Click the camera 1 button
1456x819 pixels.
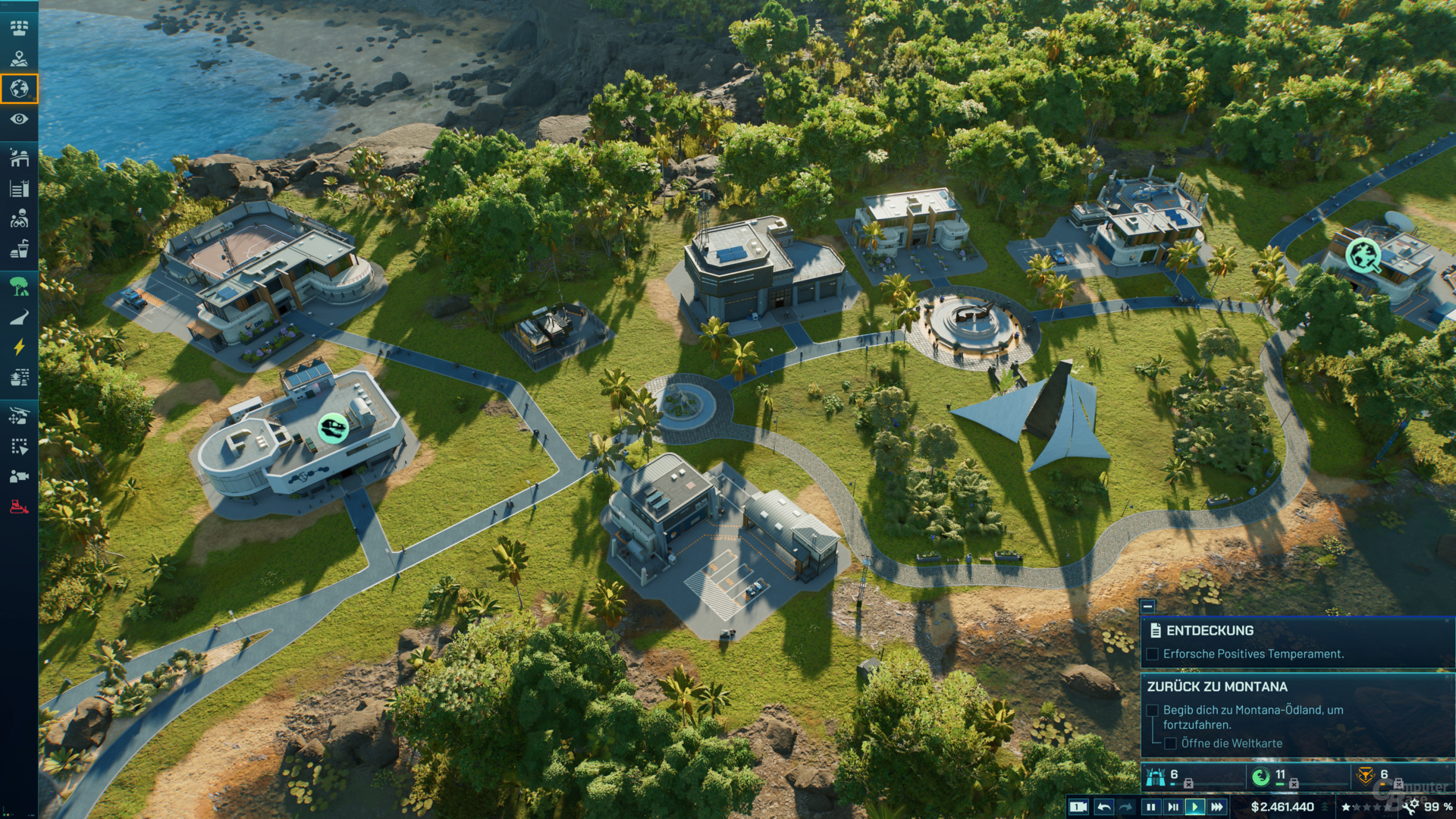point(1078,807)
